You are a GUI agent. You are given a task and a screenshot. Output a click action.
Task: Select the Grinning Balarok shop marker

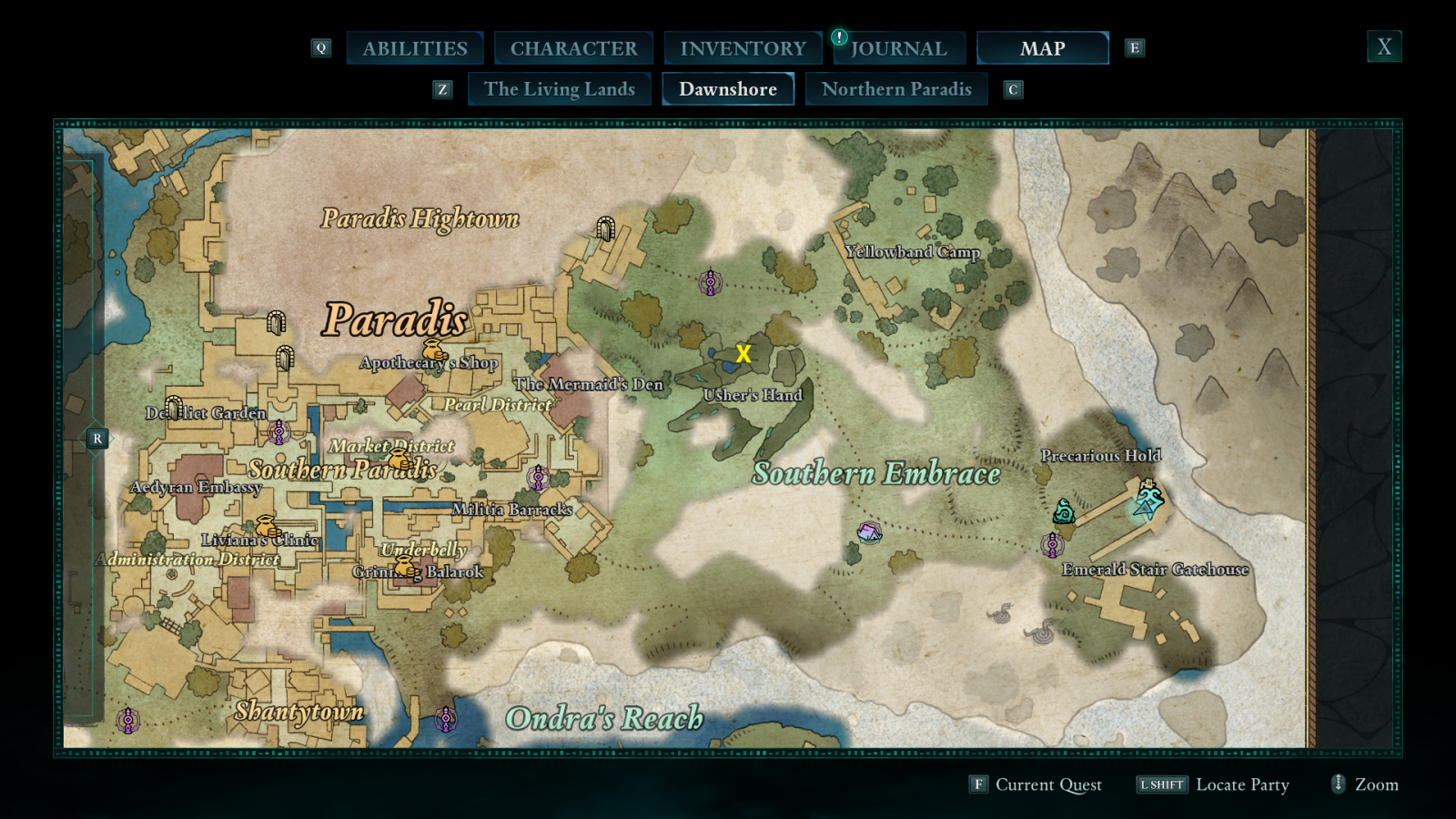point(406,567)
